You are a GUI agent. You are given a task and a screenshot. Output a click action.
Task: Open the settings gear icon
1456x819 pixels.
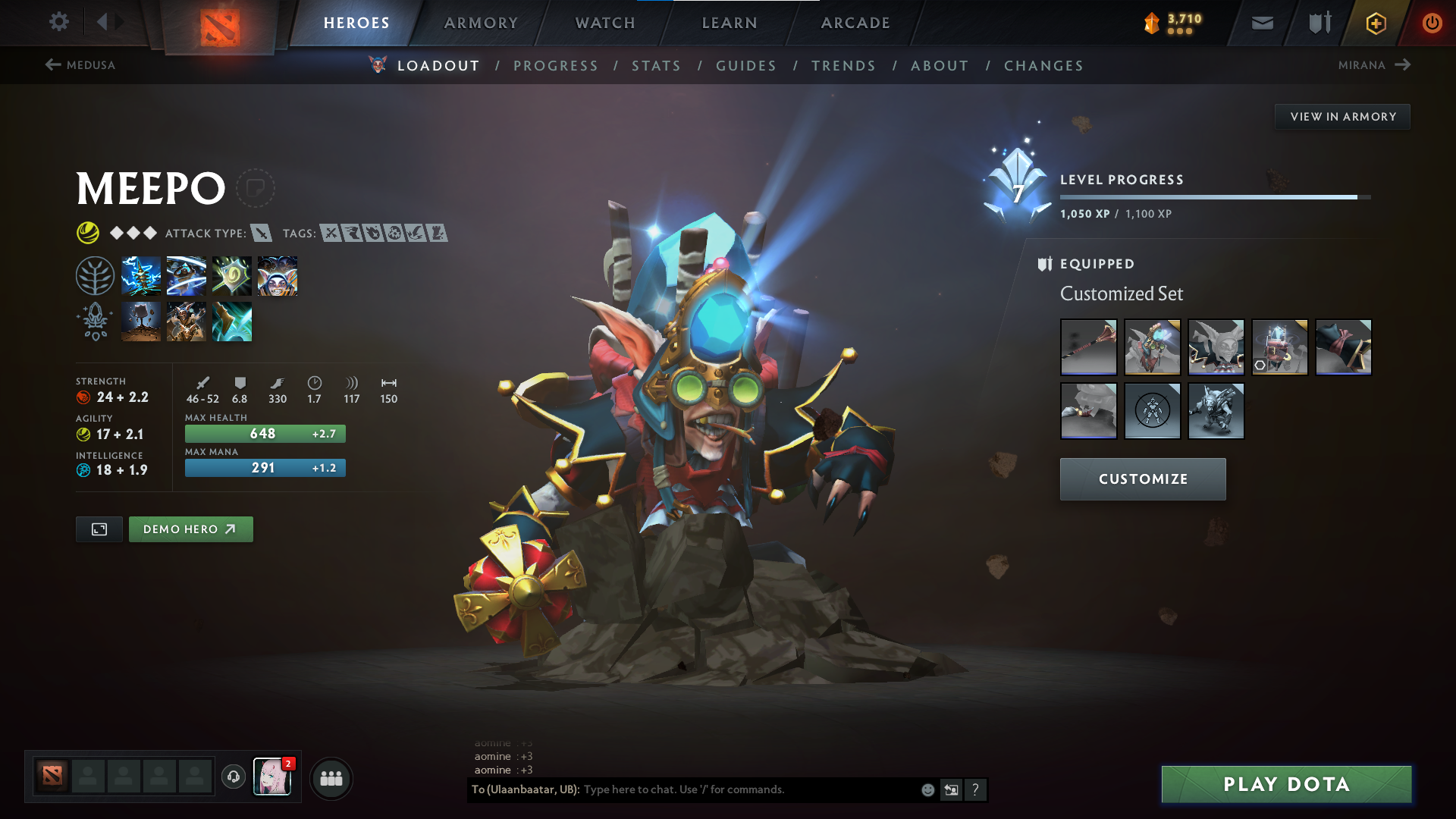(59, 22)
